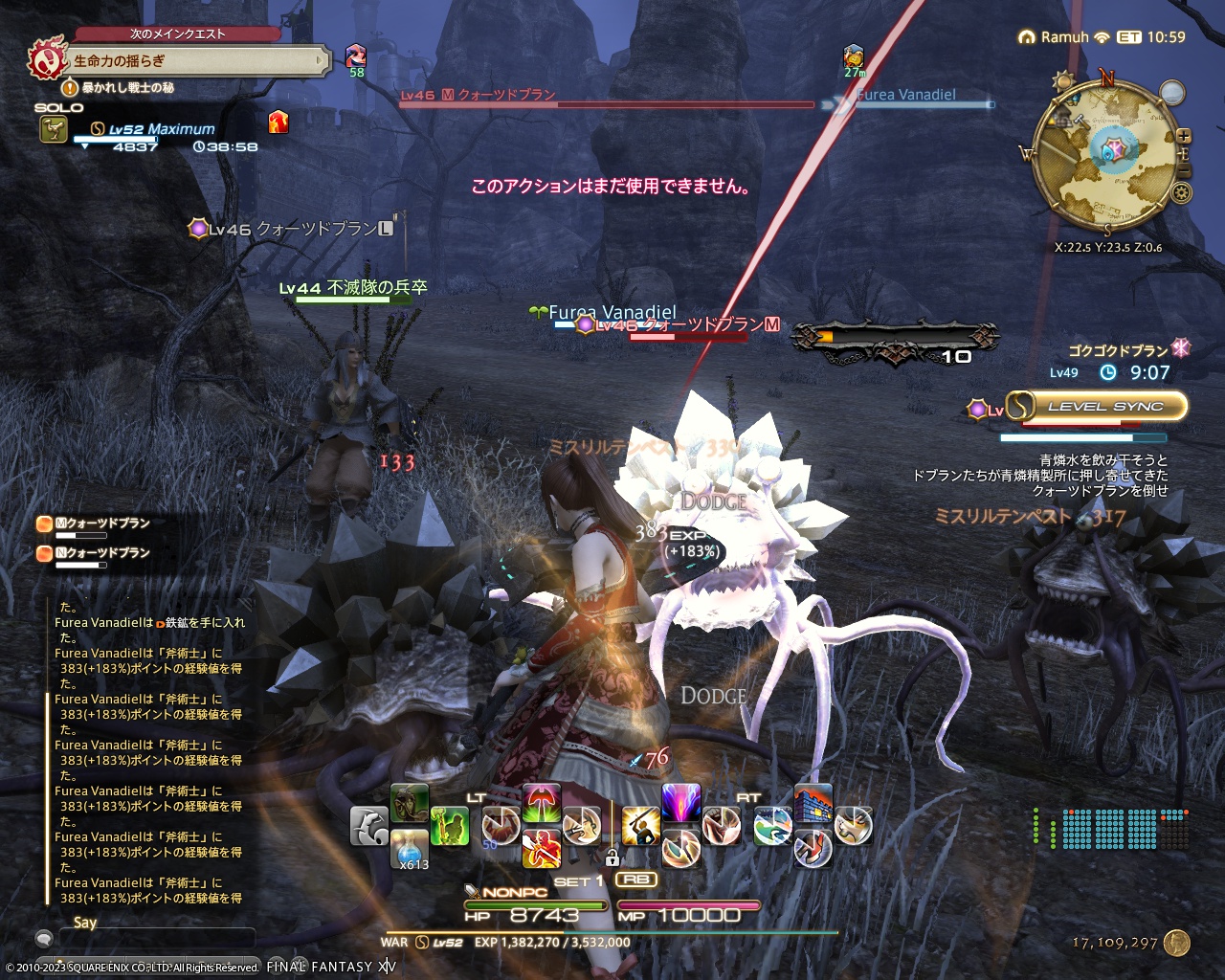
Task: Expand the 生命力の揺らぎ quest banner arrow
Action: coord(320,59)
